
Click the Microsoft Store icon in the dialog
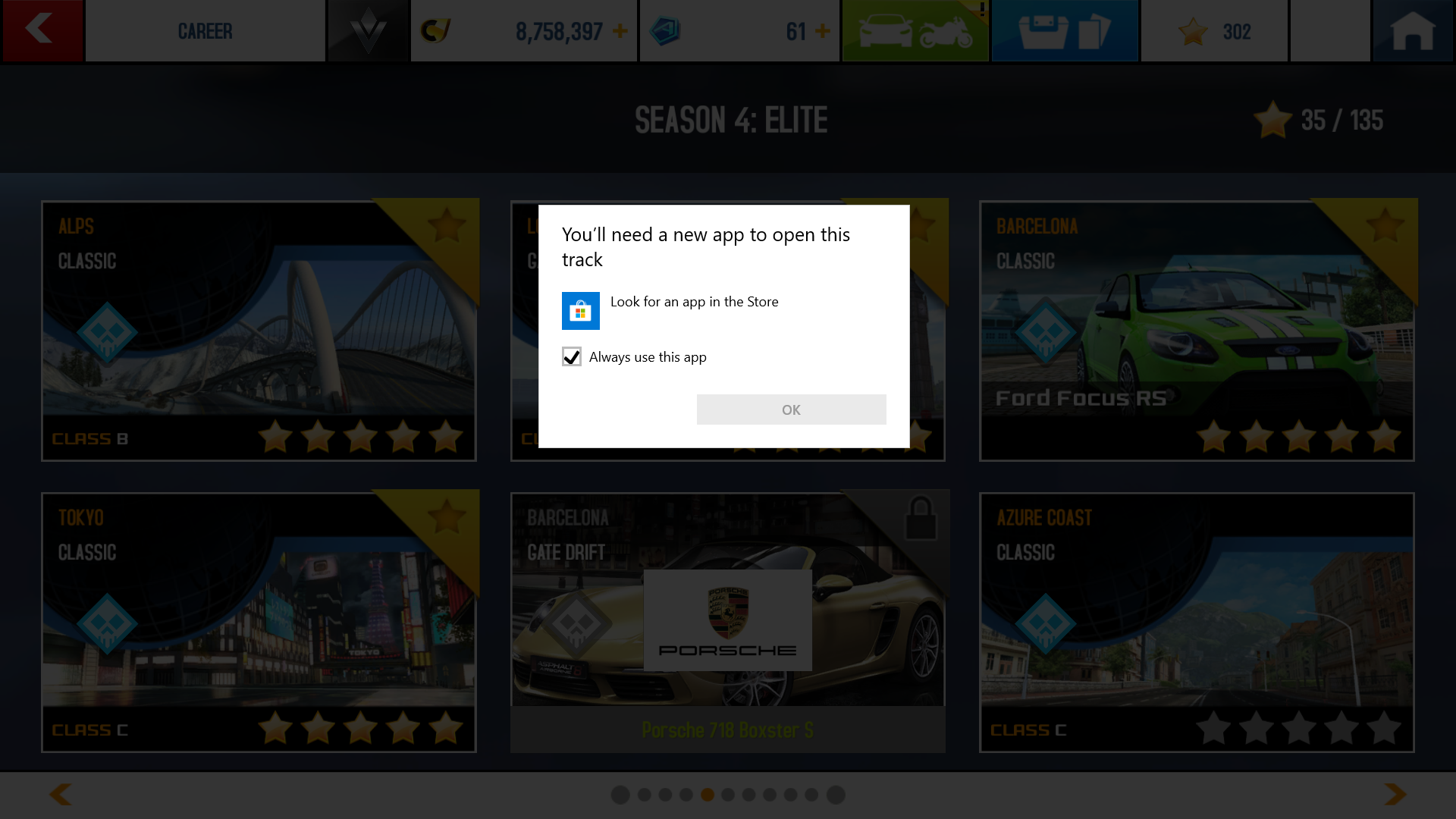tap(580, 311)
